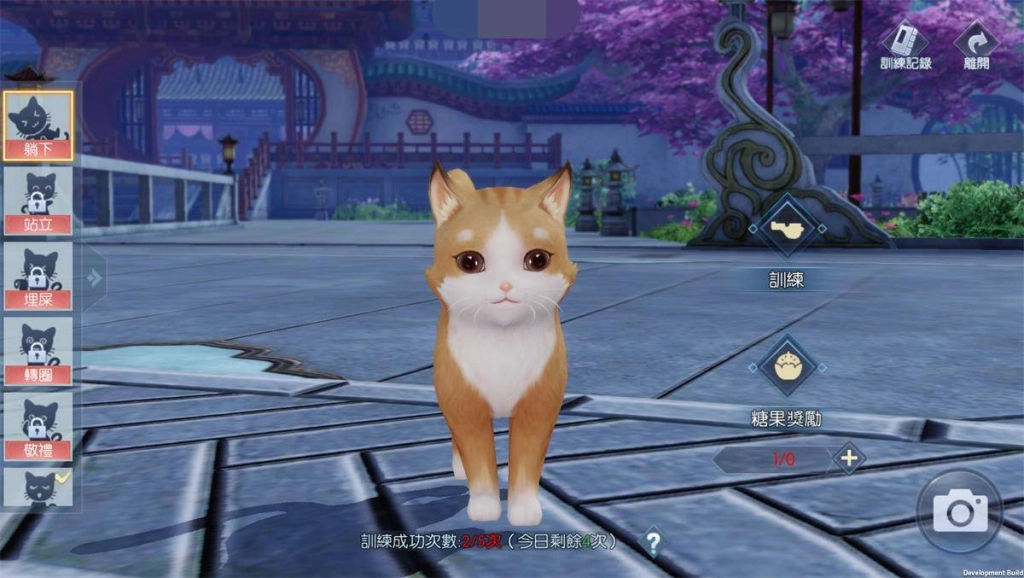Choose the locked 站立 stand trick

click(38, 200)
